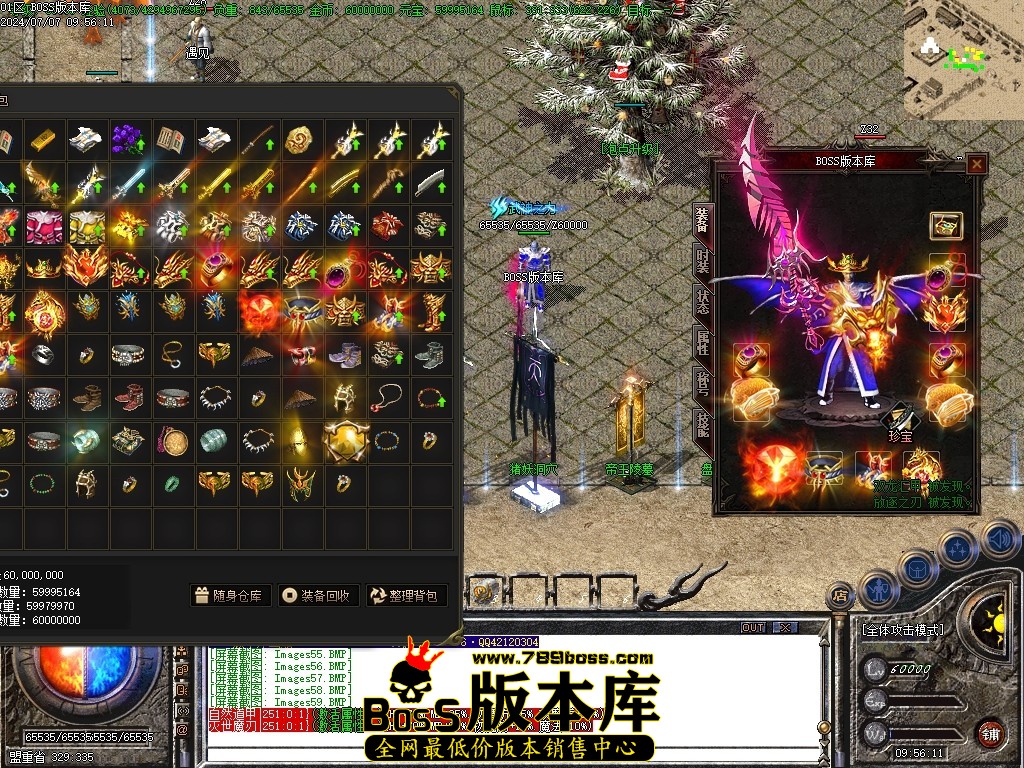Open the 随身仓库 portable storage

click(x=230, y=596)
